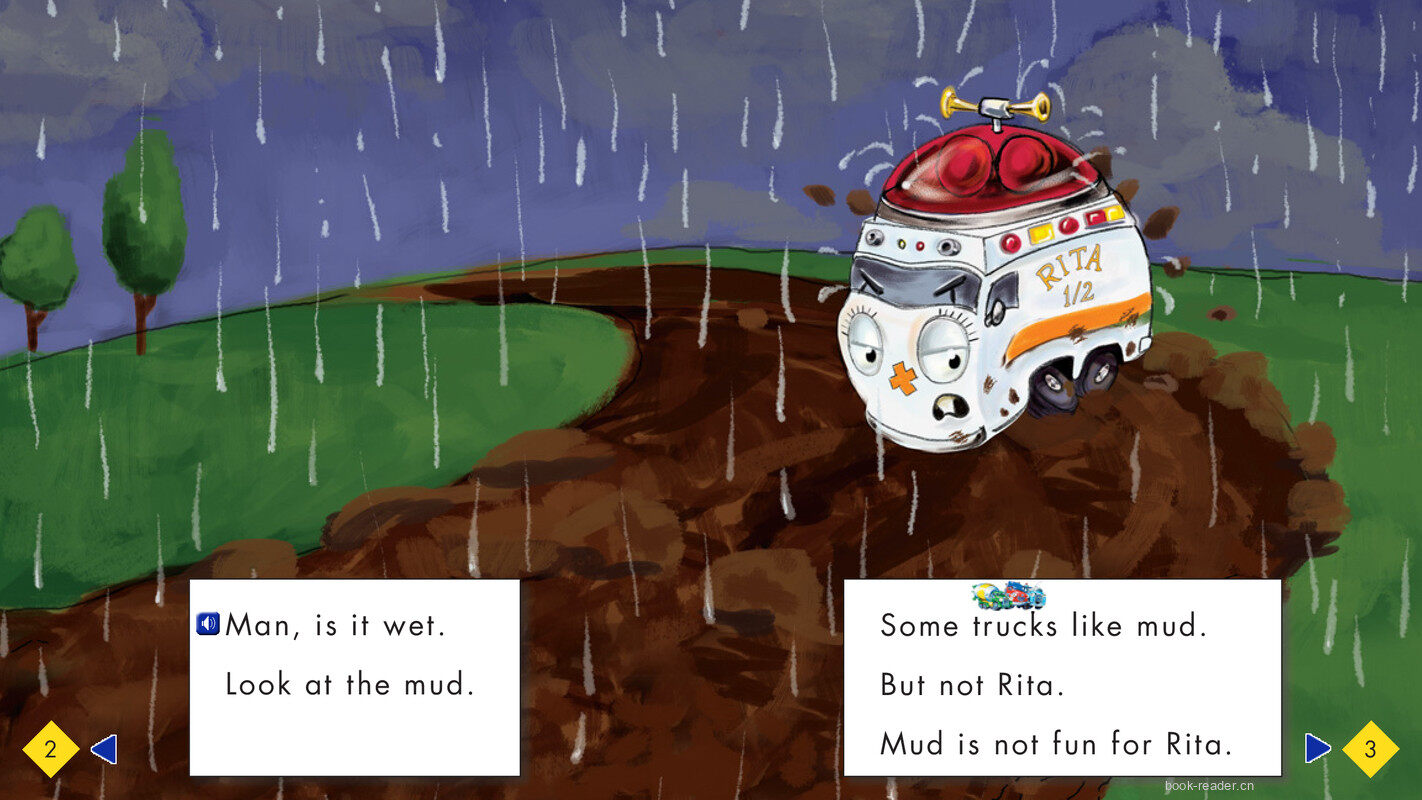Click the golden horn on Rita's roof
Viewport: 1422px width, 800px height.
[x=995, y=104]
